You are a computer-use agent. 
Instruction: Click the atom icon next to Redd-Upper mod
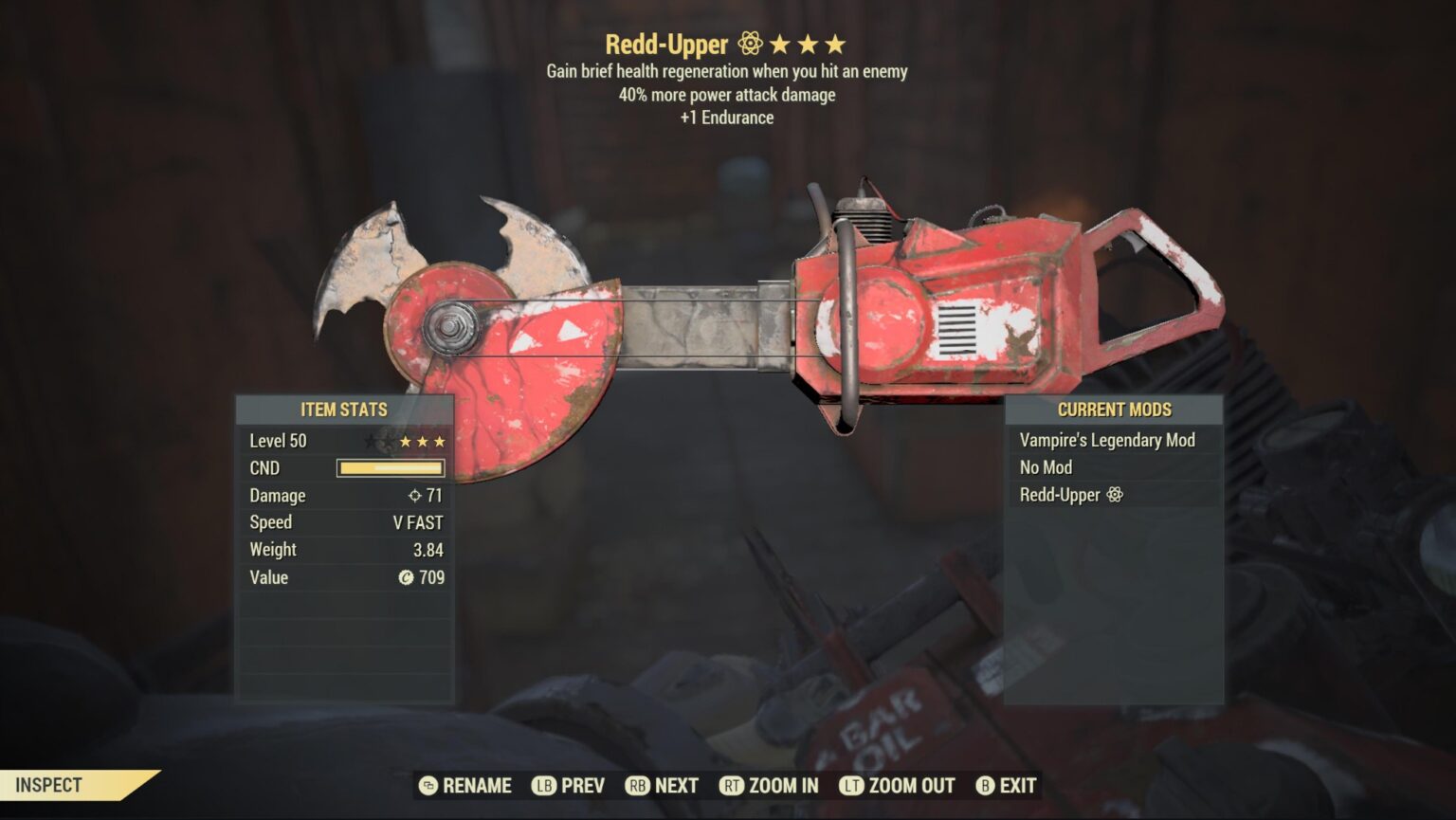[x=1115, y=495]
